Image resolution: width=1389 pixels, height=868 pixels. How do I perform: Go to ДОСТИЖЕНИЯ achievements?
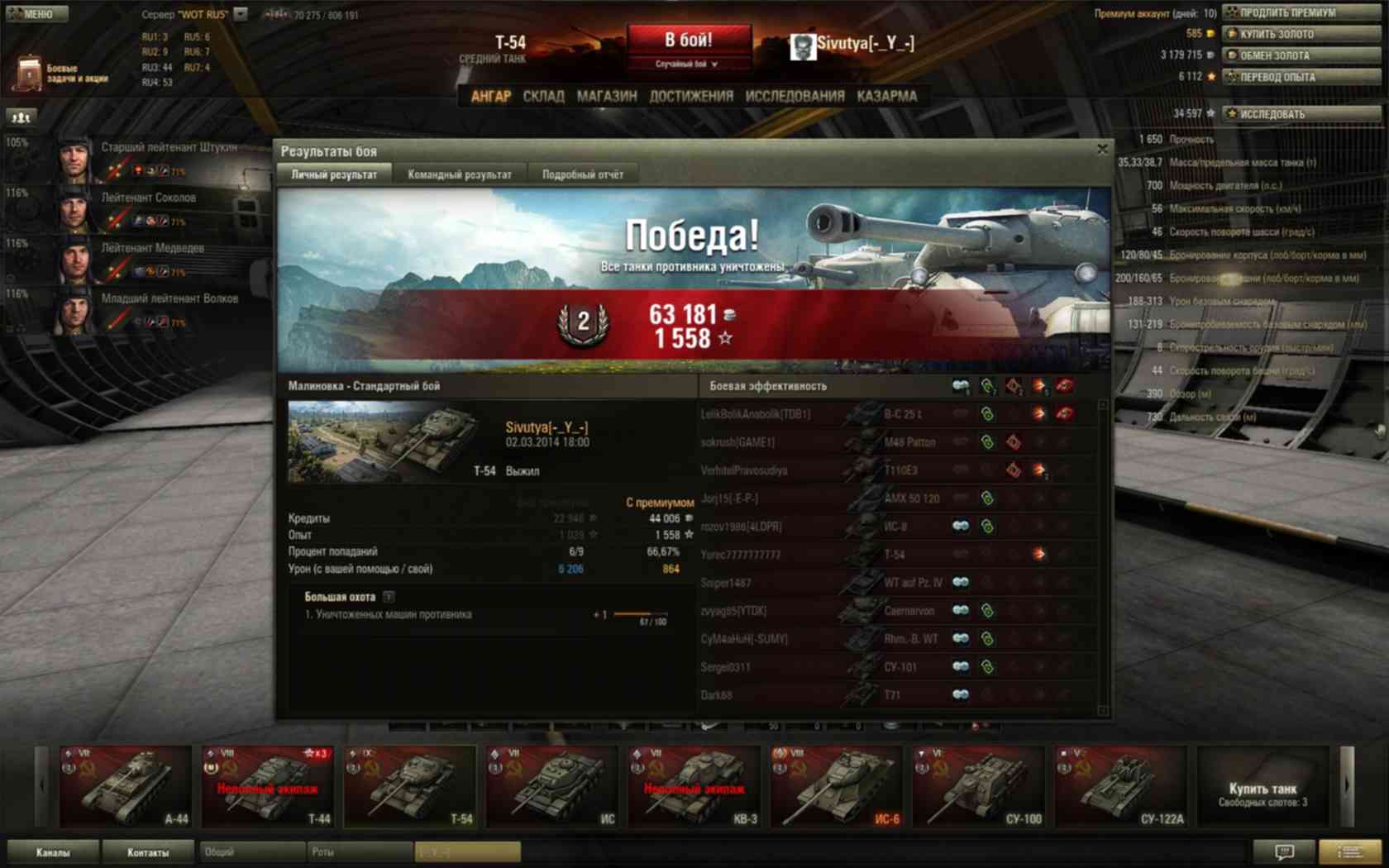tap(691, 96)
